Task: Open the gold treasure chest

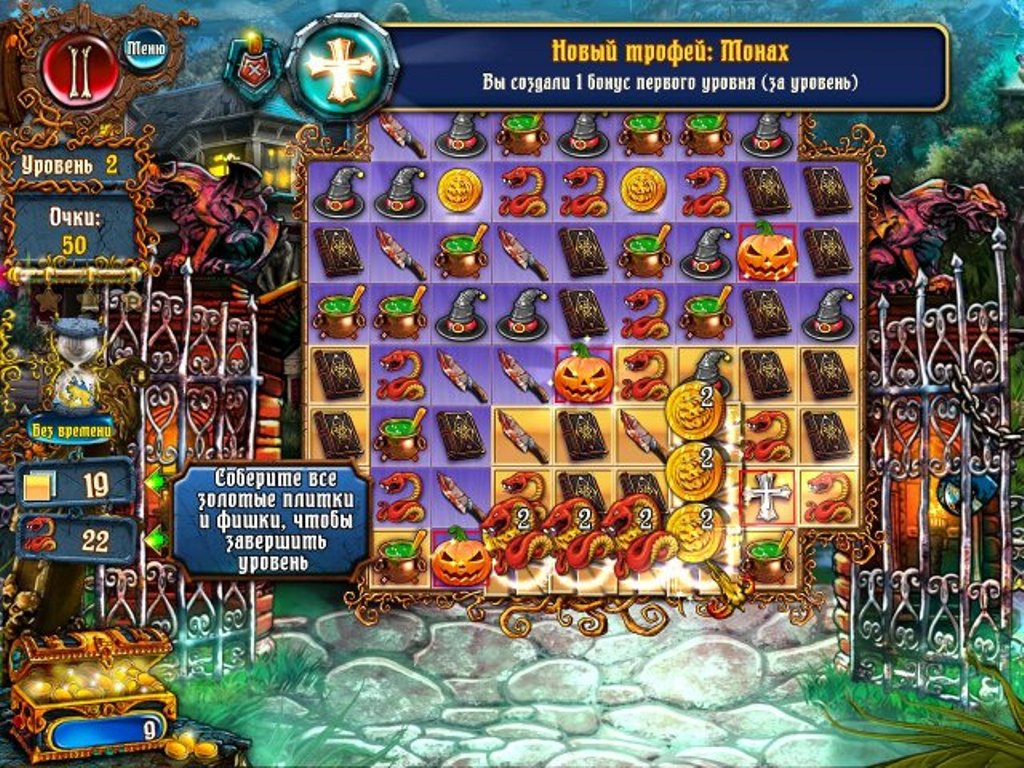Action: (x=88, y=680)
